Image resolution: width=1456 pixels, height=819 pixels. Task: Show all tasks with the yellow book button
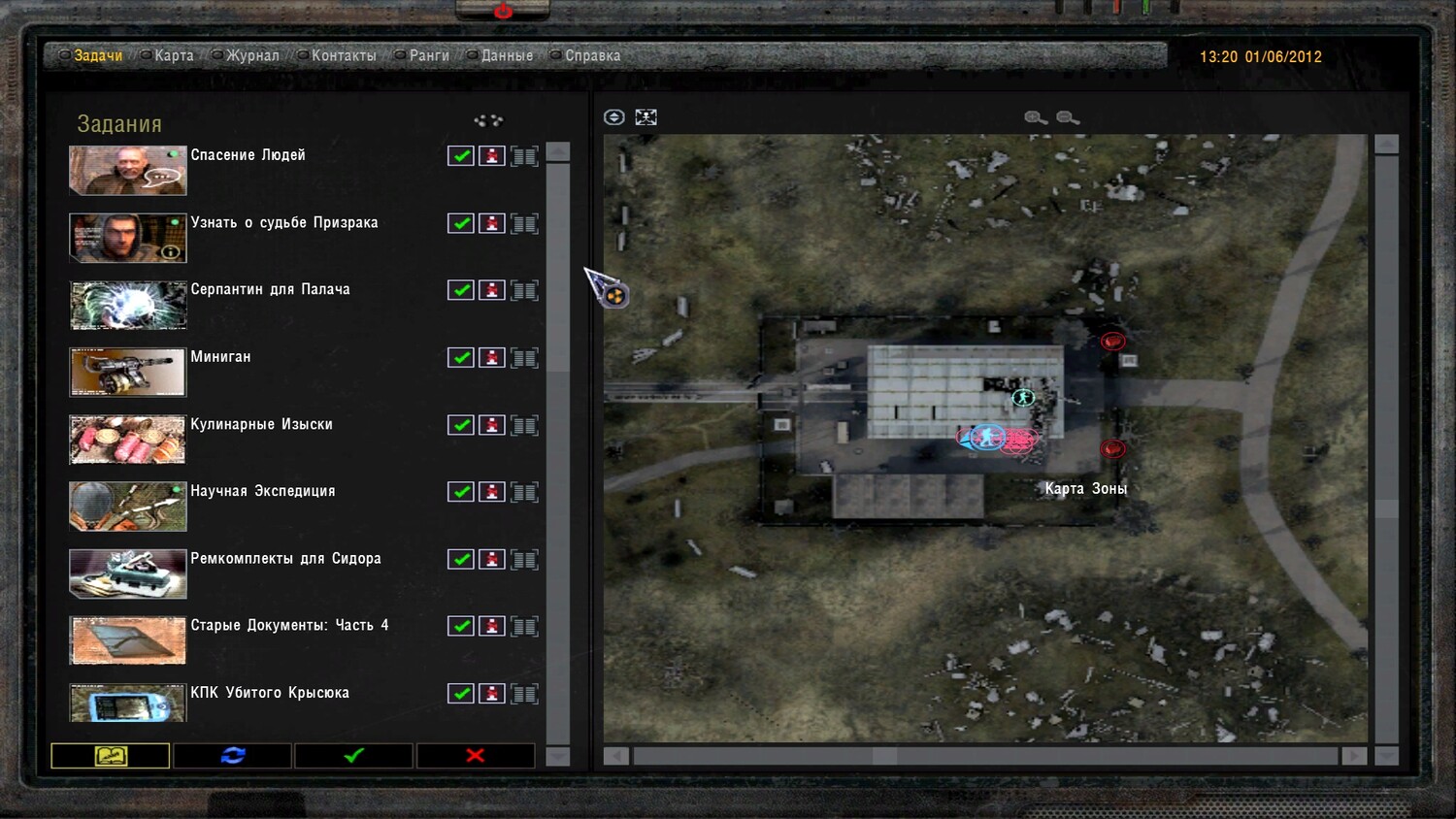[111, 756]
